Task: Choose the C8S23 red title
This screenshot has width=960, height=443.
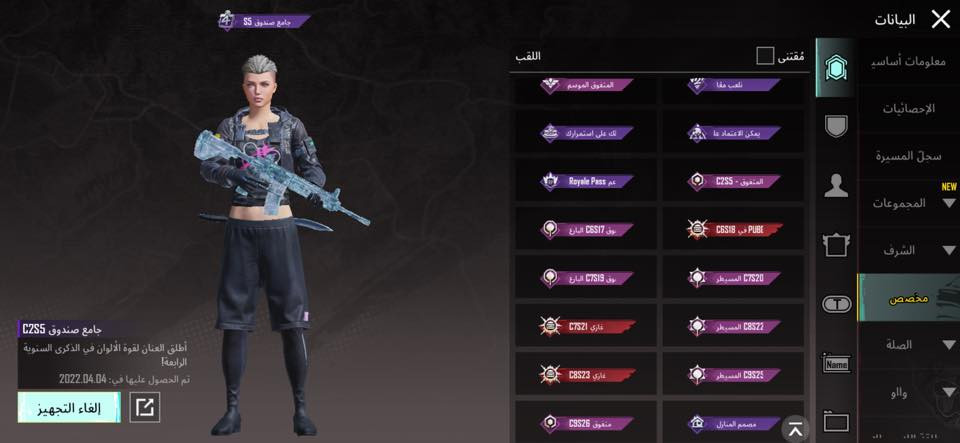Action: click(x=585, y=374)
